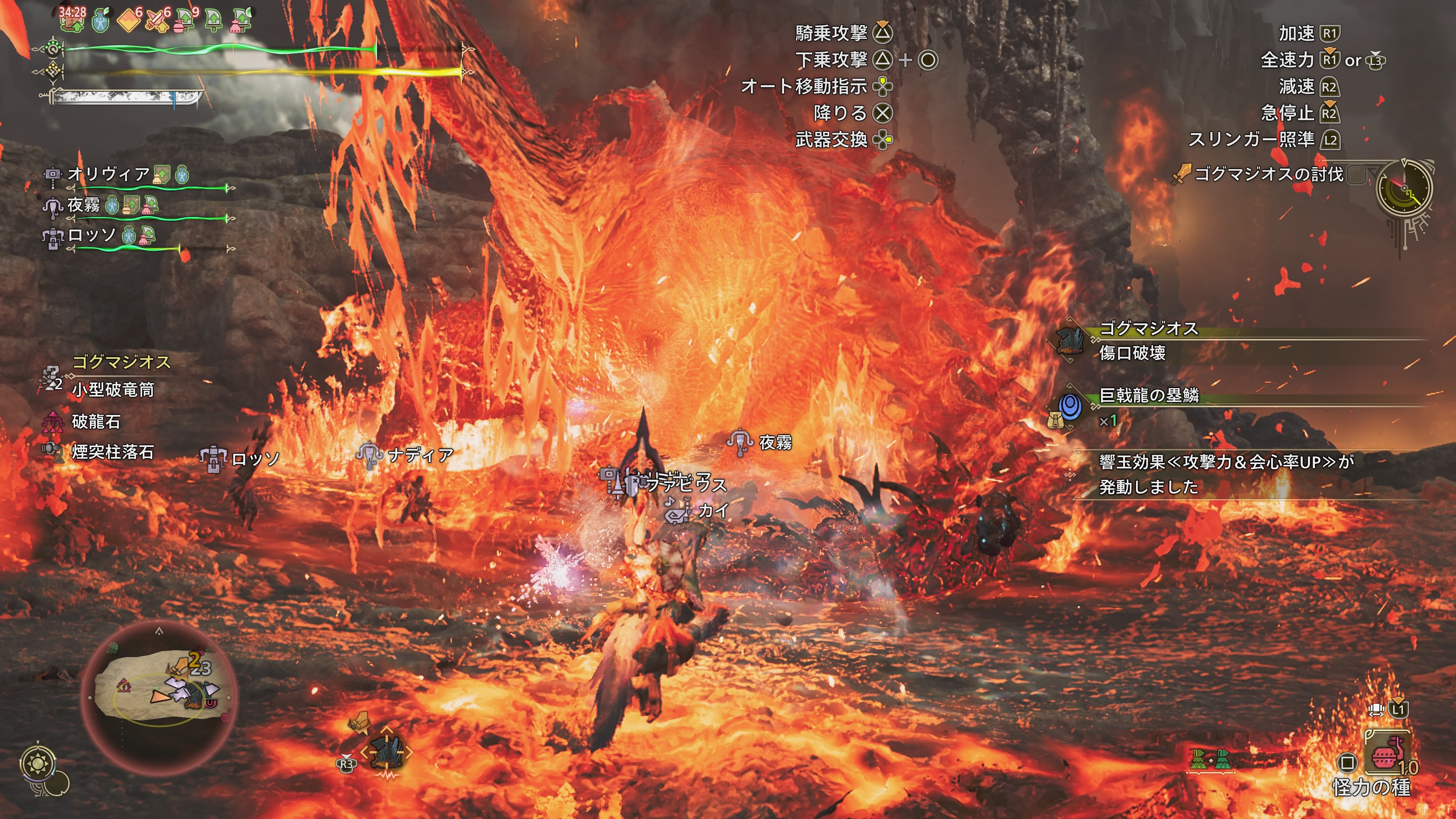
Task: Choose the 破龍石 environment entry
Action: click(96, 421)
